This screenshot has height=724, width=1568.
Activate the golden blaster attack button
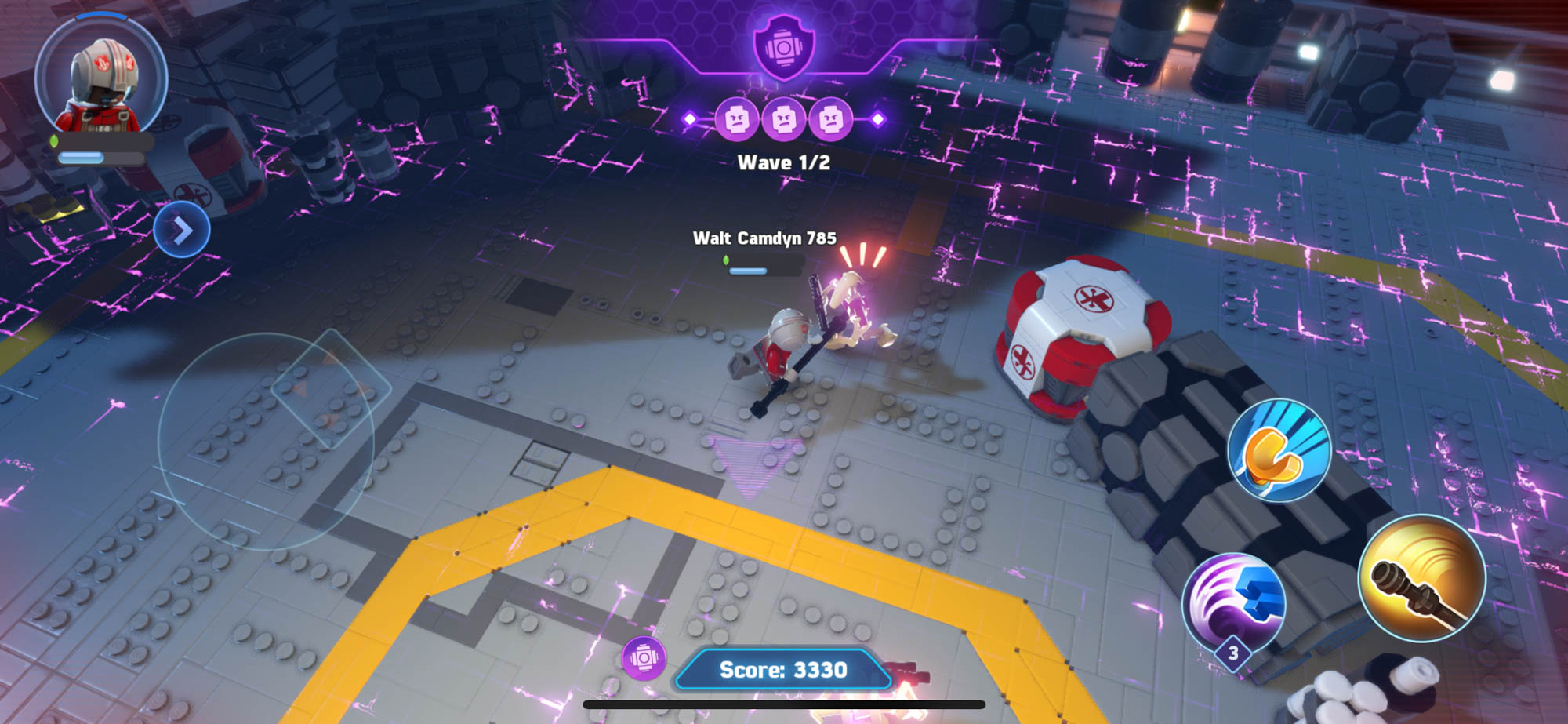pyautogui.click(x=1421, y=579)
